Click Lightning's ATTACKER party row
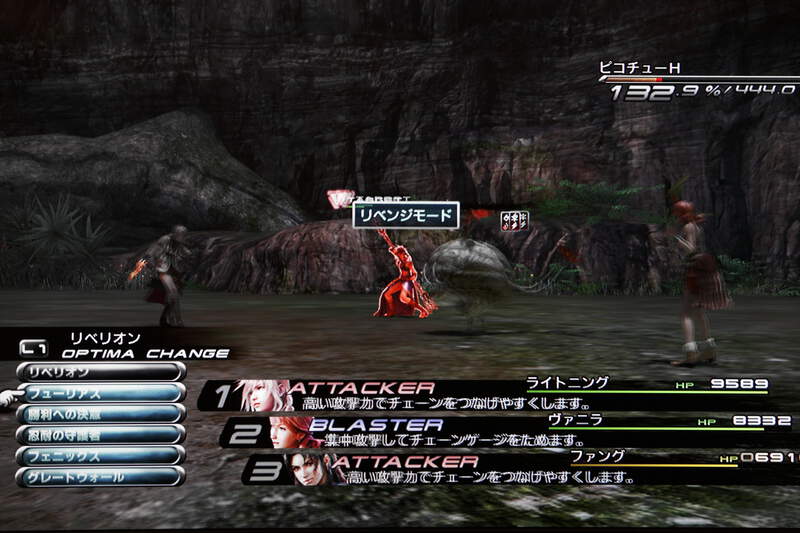Viewport: 800px width, 533px height. 490,395
